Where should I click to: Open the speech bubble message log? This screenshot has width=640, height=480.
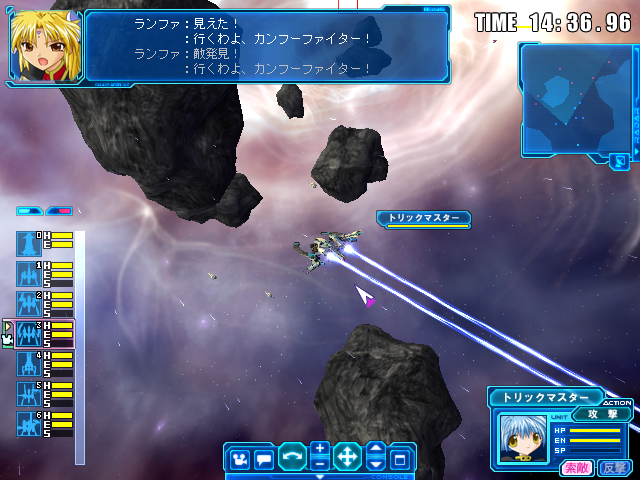coord(264,460)
